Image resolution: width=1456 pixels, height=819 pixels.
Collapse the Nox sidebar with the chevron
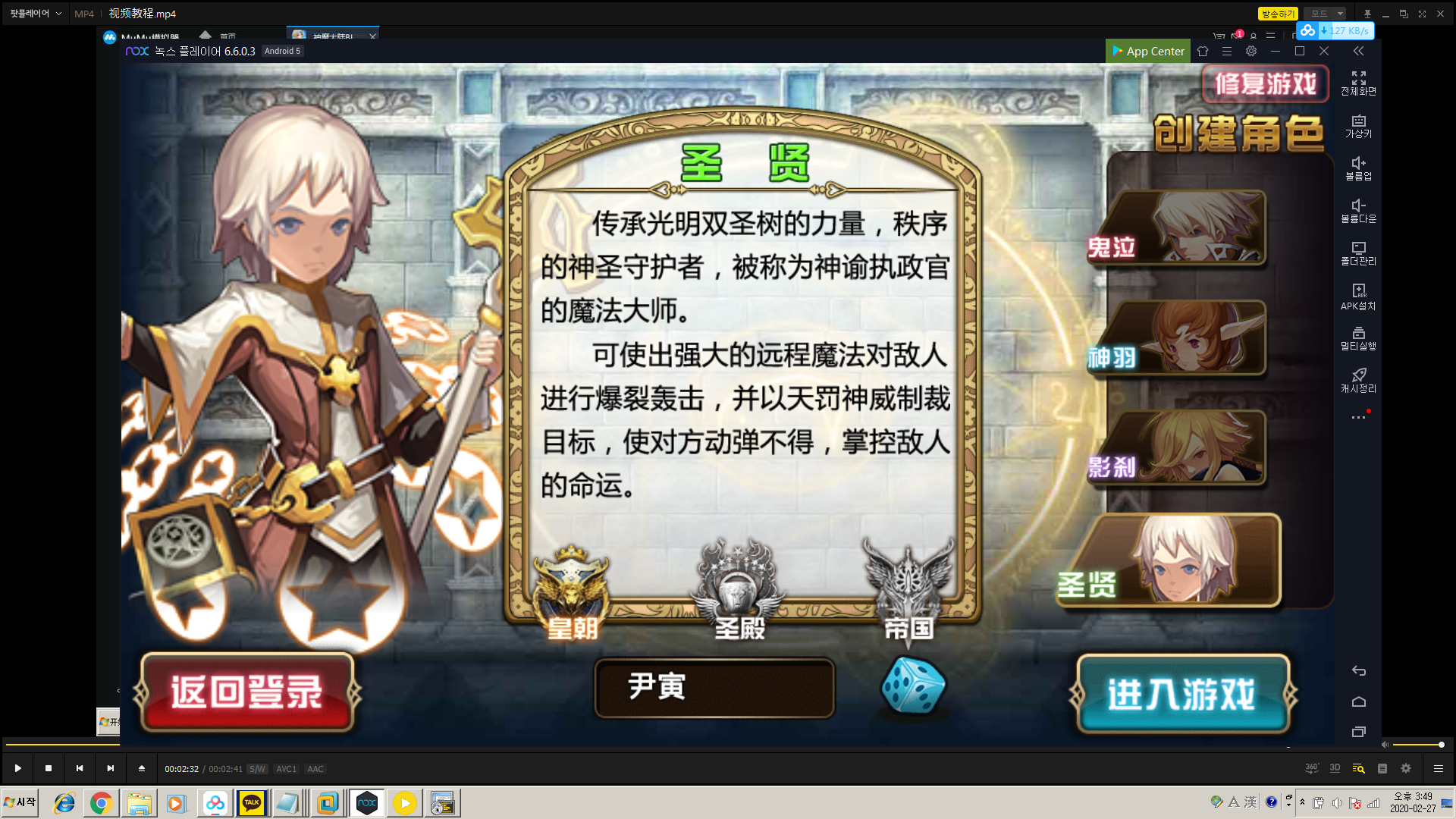click(1358, 51)
